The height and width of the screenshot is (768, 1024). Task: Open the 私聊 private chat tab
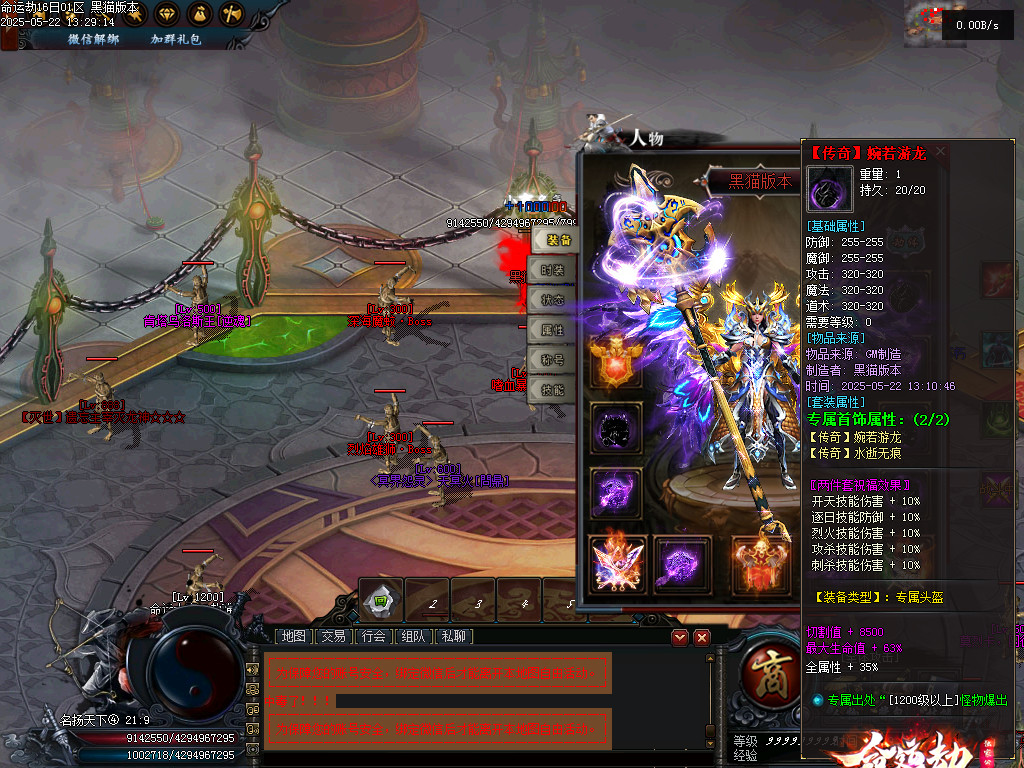(x=454, y=636)
